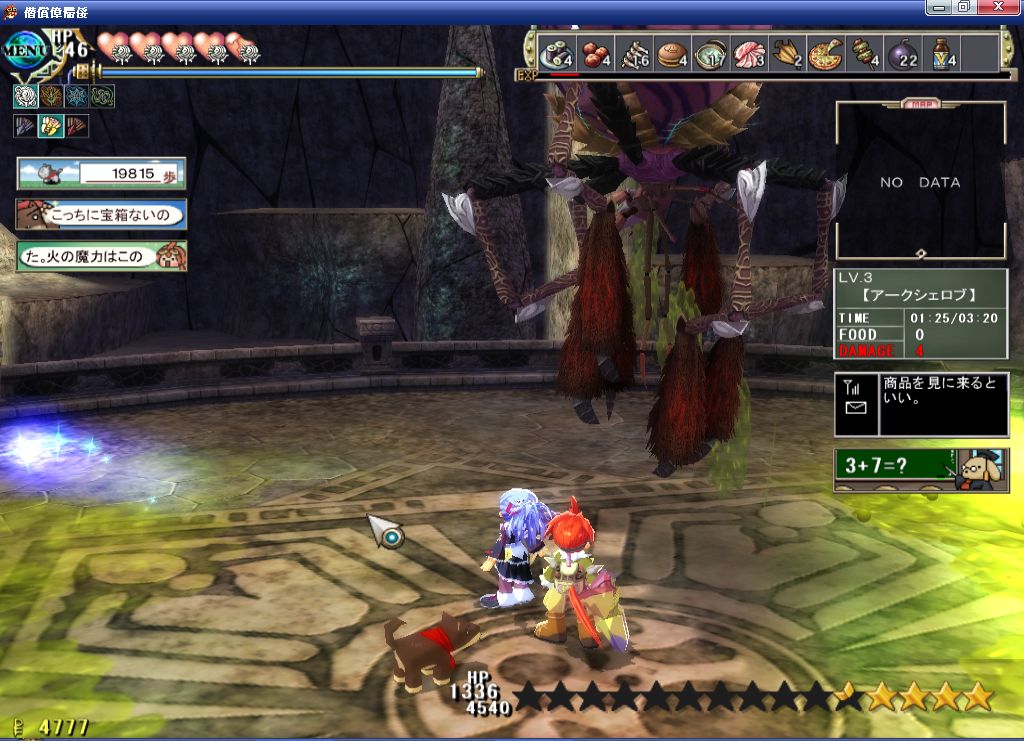Select the black bomb item slot

pos(902,53)
